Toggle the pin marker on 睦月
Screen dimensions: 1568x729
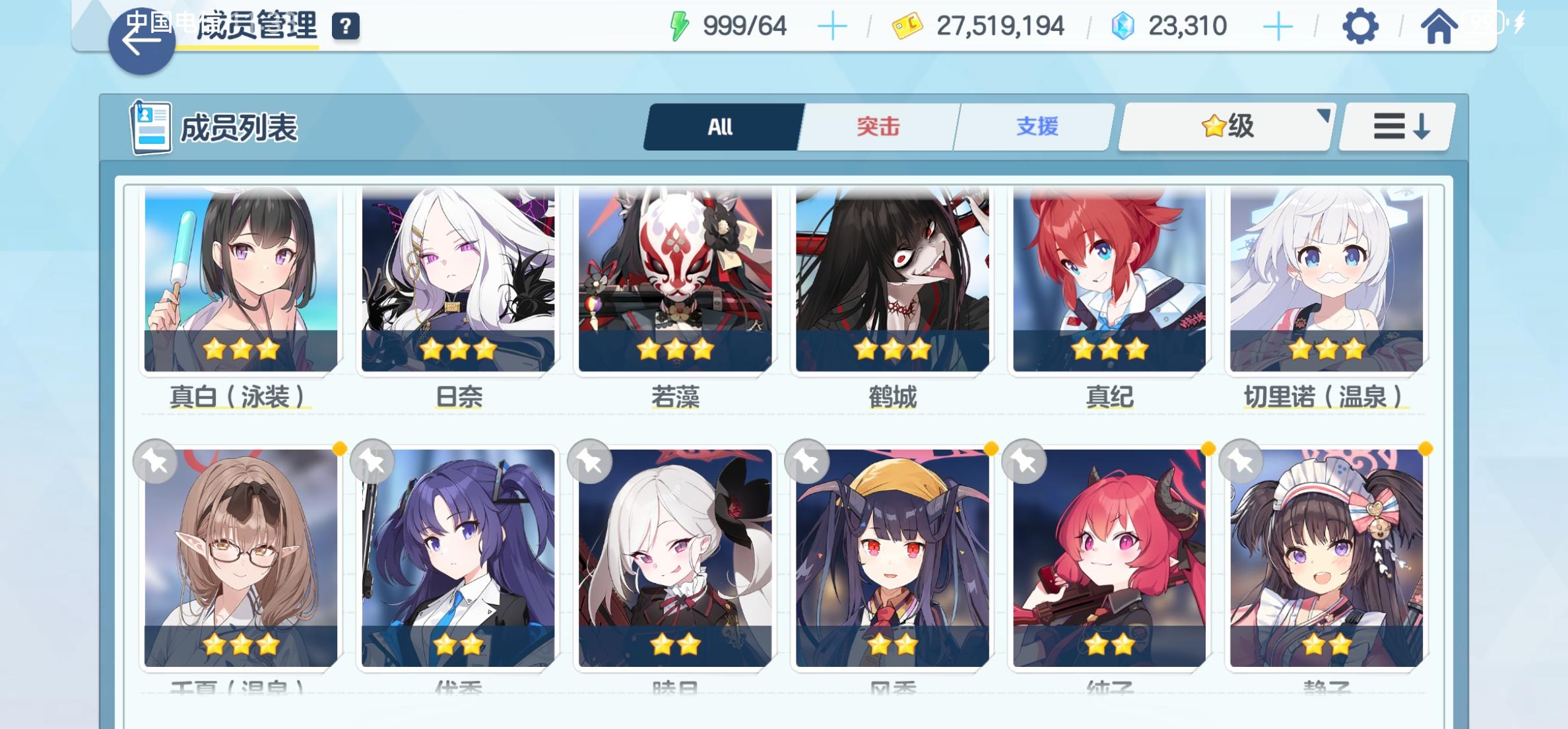(589, 461)
